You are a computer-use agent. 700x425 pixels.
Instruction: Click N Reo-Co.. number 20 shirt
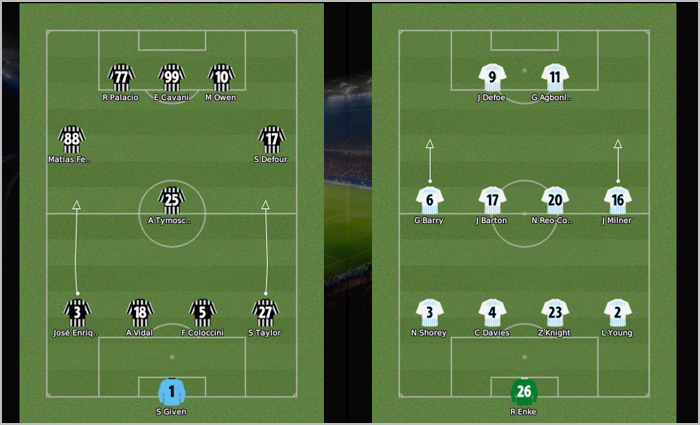pos(555,200)
